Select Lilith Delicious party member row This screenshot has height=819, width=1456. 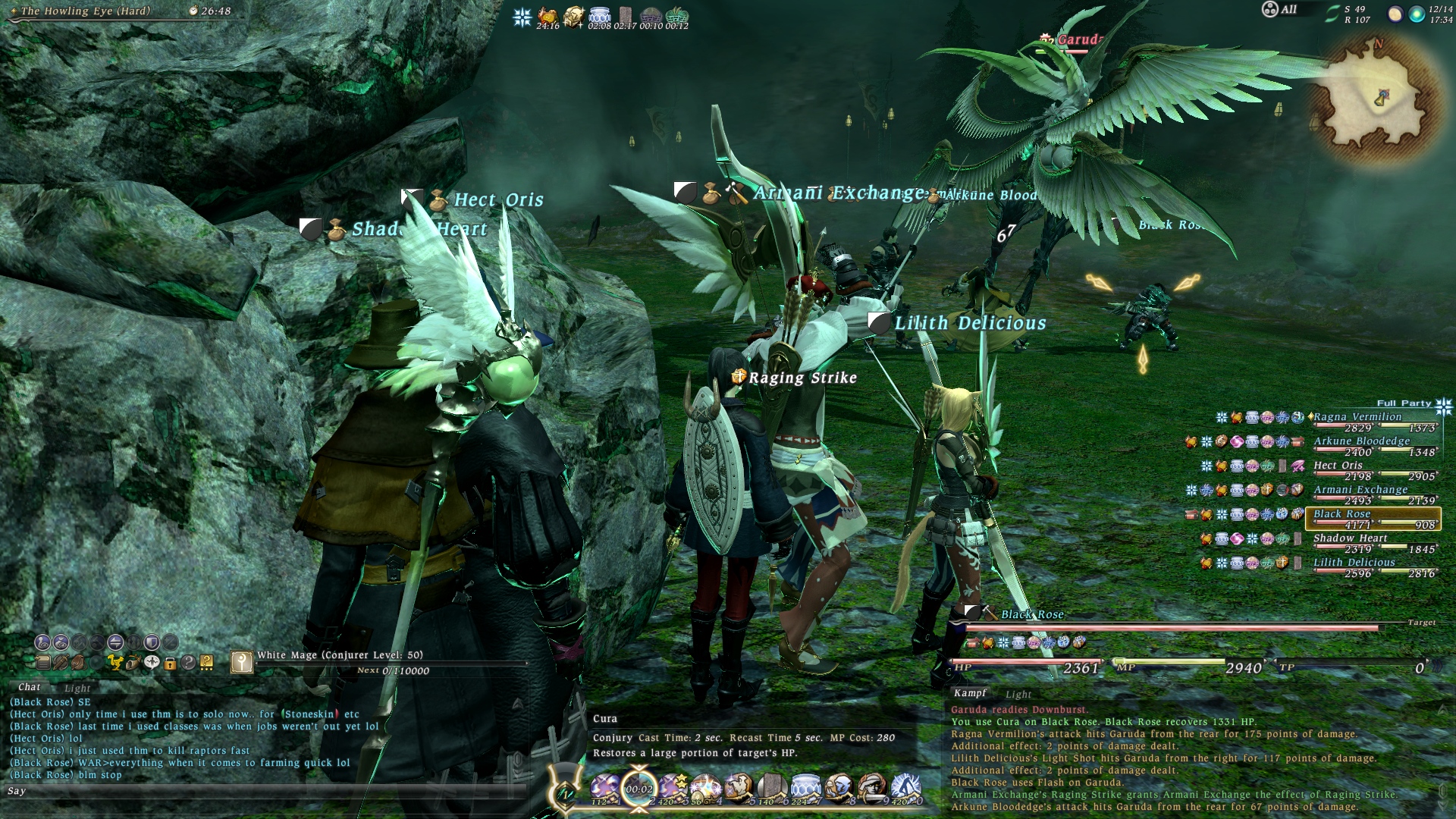coord(1354,563)
